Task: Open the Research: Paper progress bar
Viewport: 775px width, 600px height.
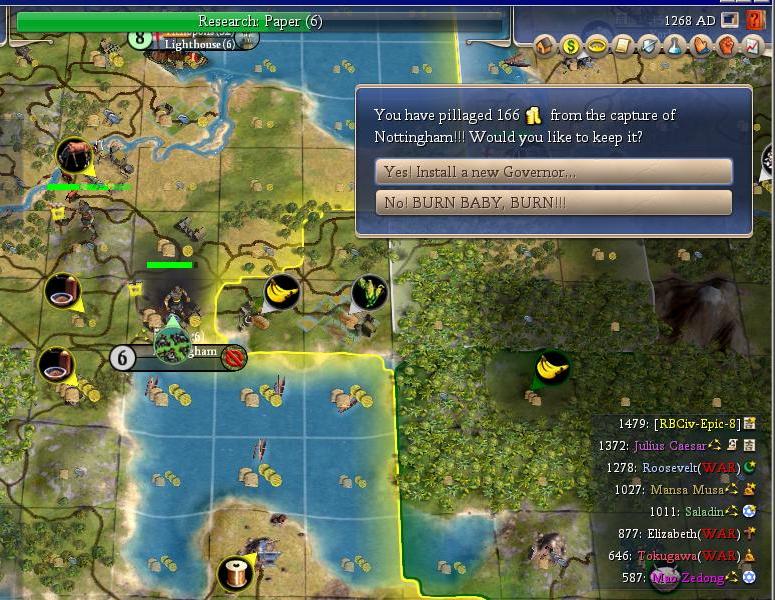Action: [260, 21]
